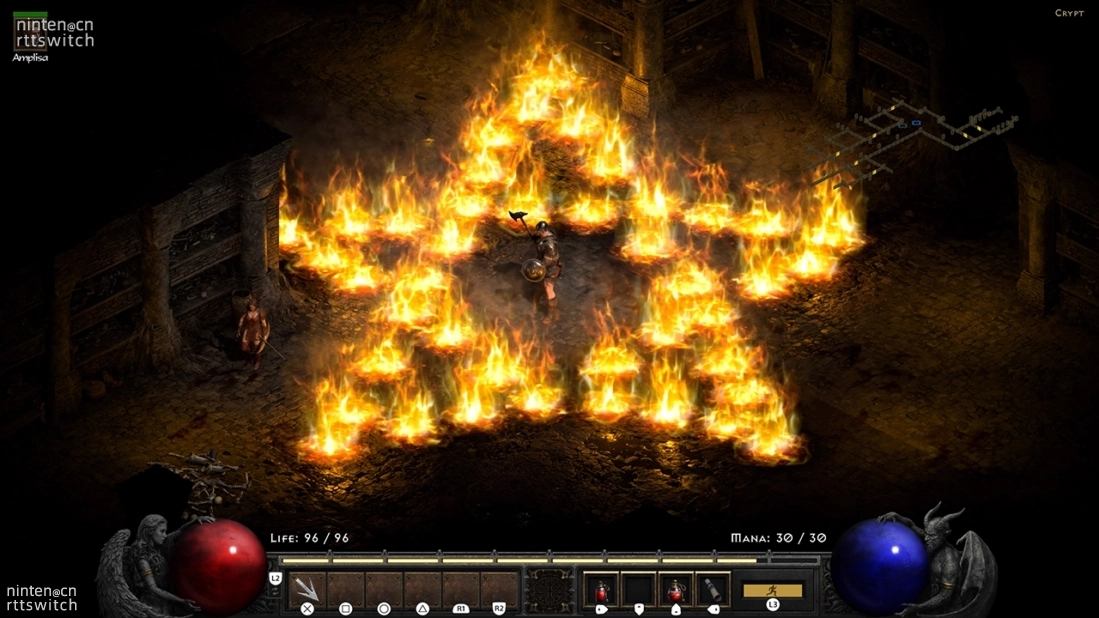Use the second red healing potion
Viewport: 1099px width, 618px height.
coord(676,589)
